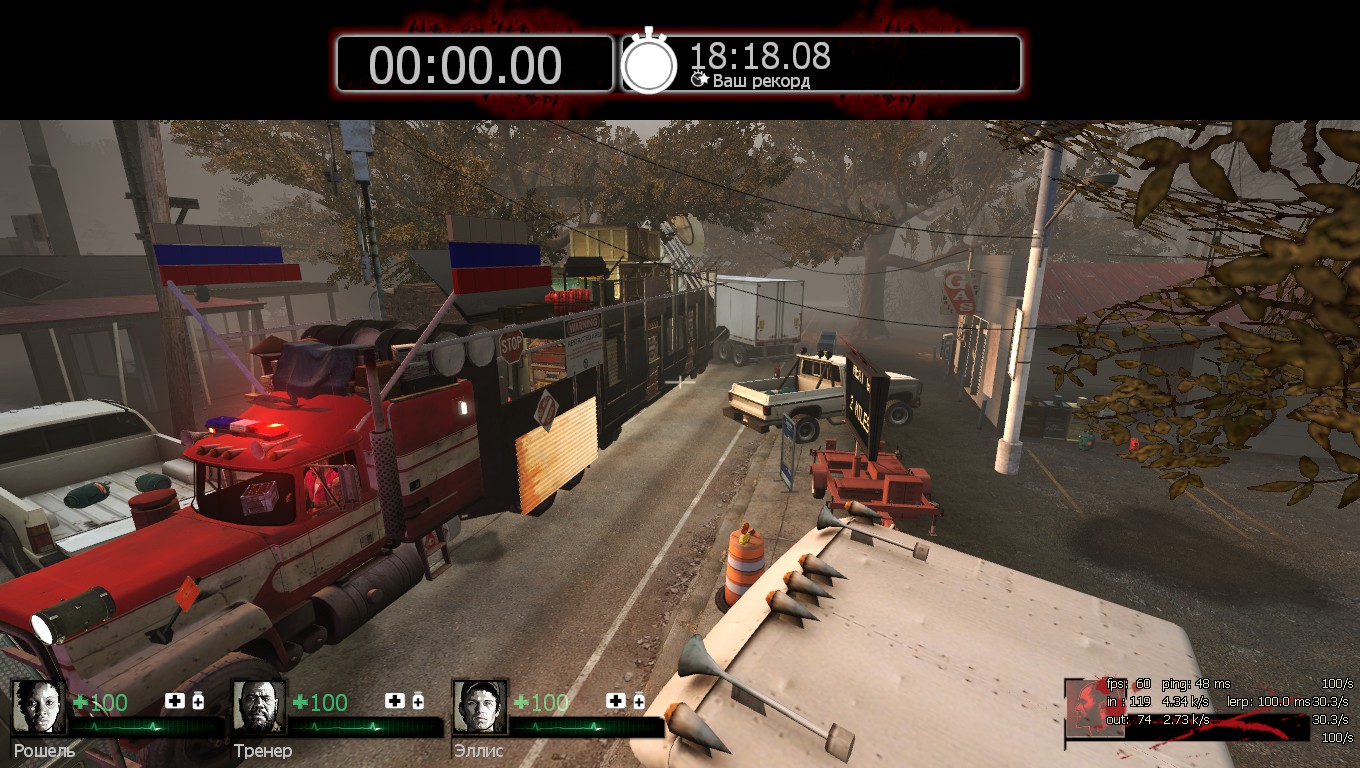Click Ellis's first aid kit icon

point(616,701)
